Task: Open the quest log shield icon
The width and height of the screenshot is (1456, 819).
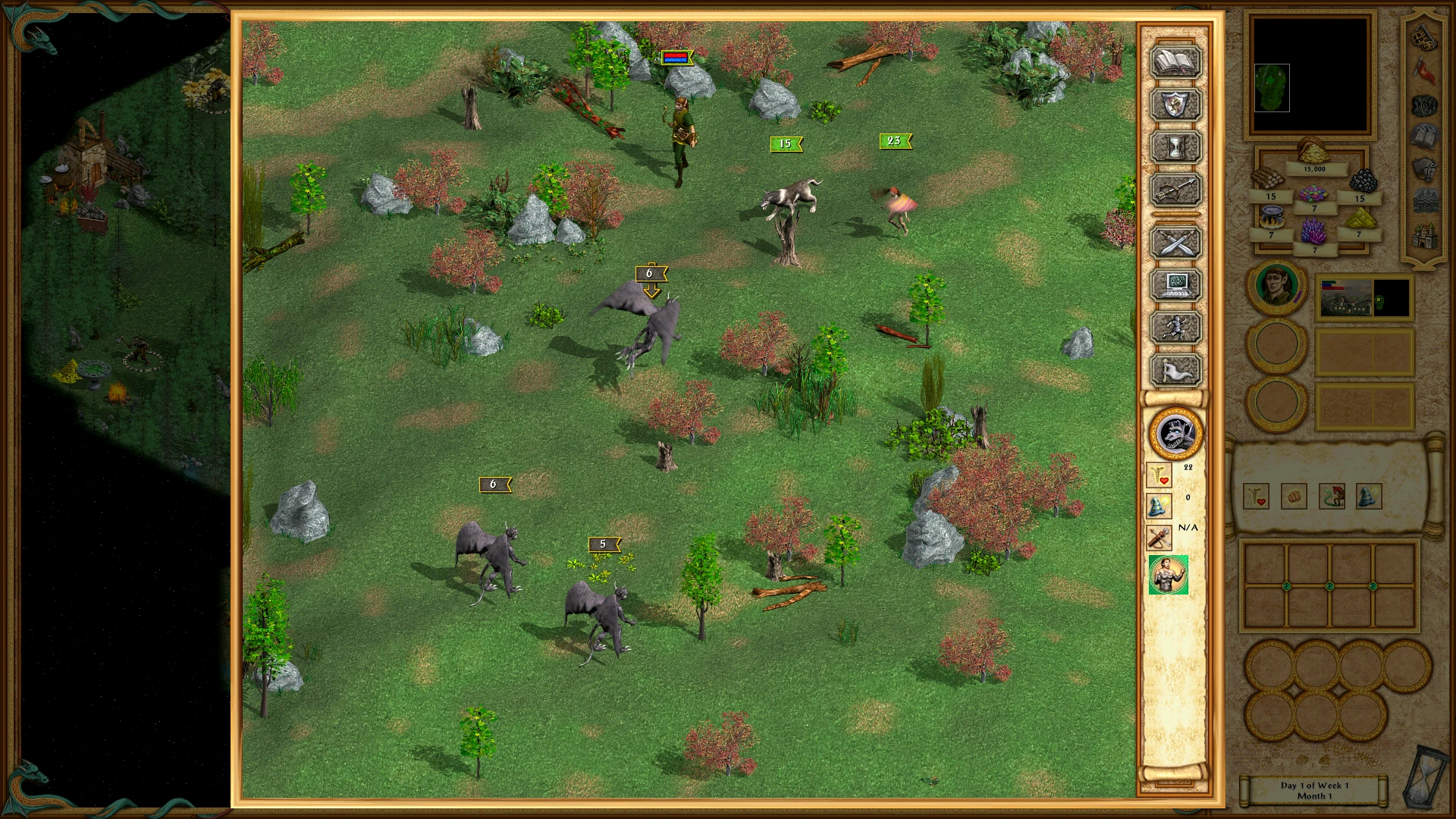Action: click(1176, 105)
